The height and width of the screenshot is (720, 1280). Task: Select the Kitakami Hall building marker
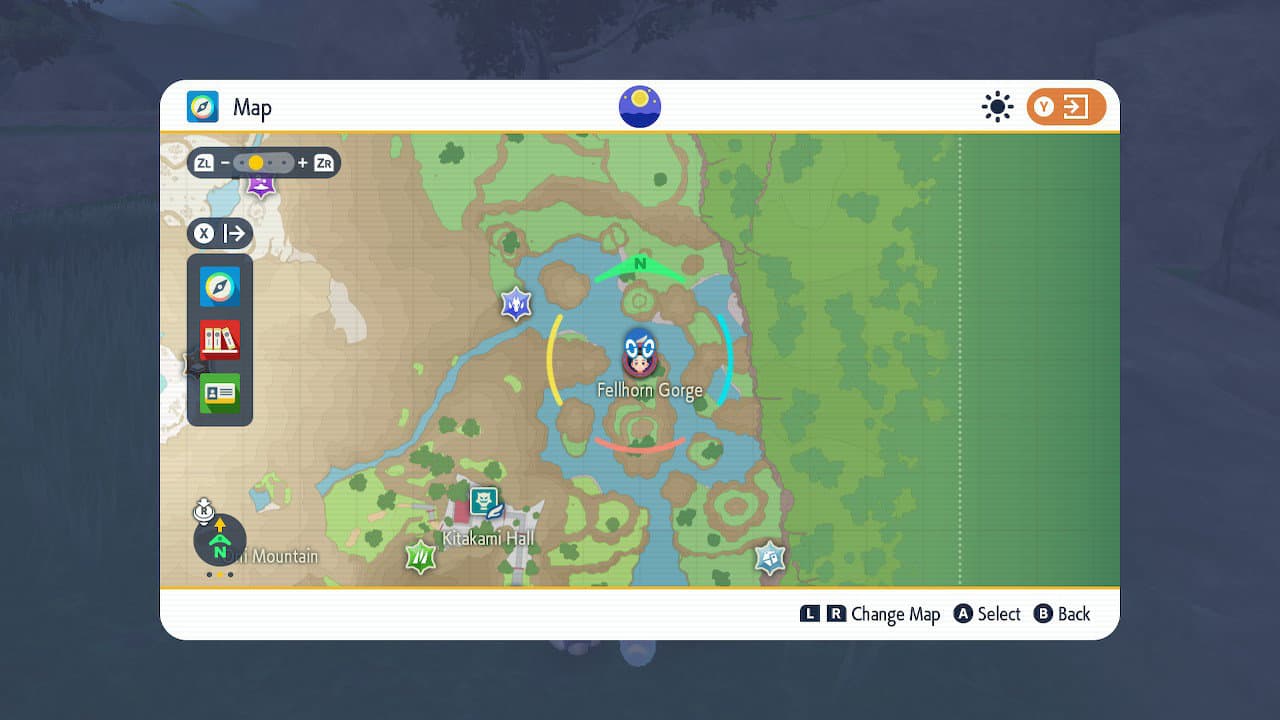click(x=482, y=500)
